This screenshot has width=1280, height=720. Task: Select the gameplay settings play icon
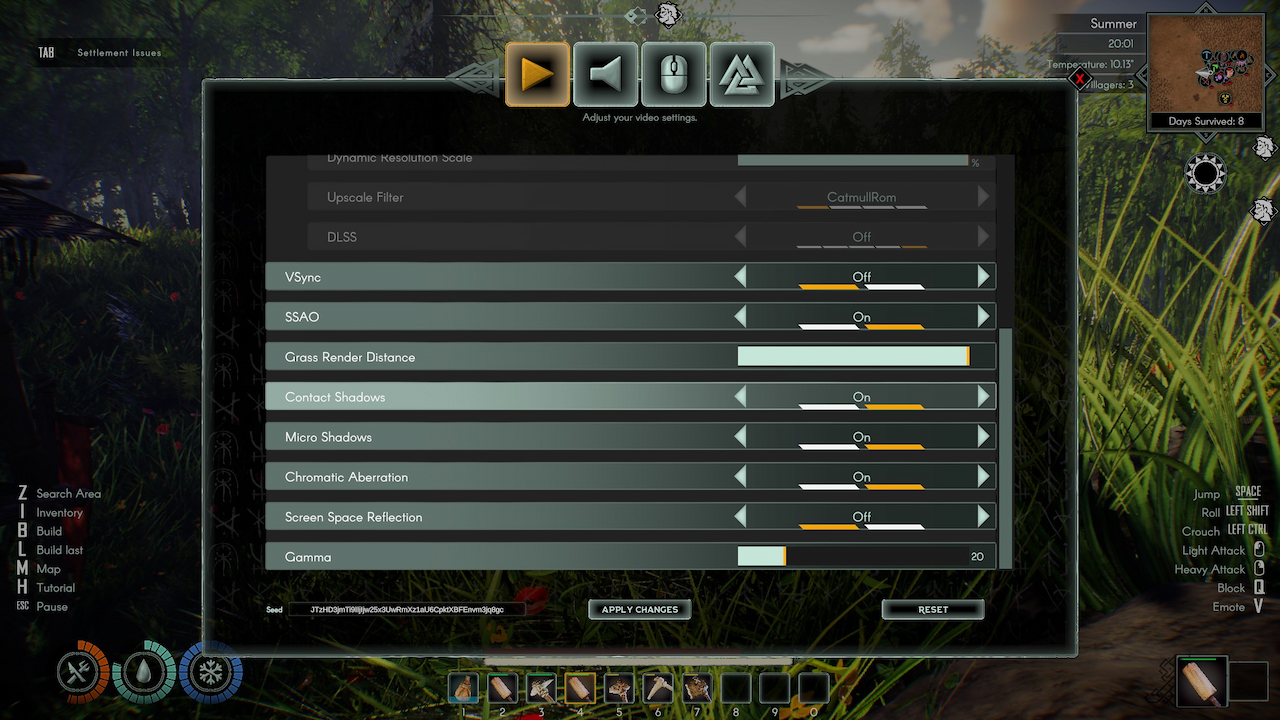pyautogui.click(x=537, y=74)
